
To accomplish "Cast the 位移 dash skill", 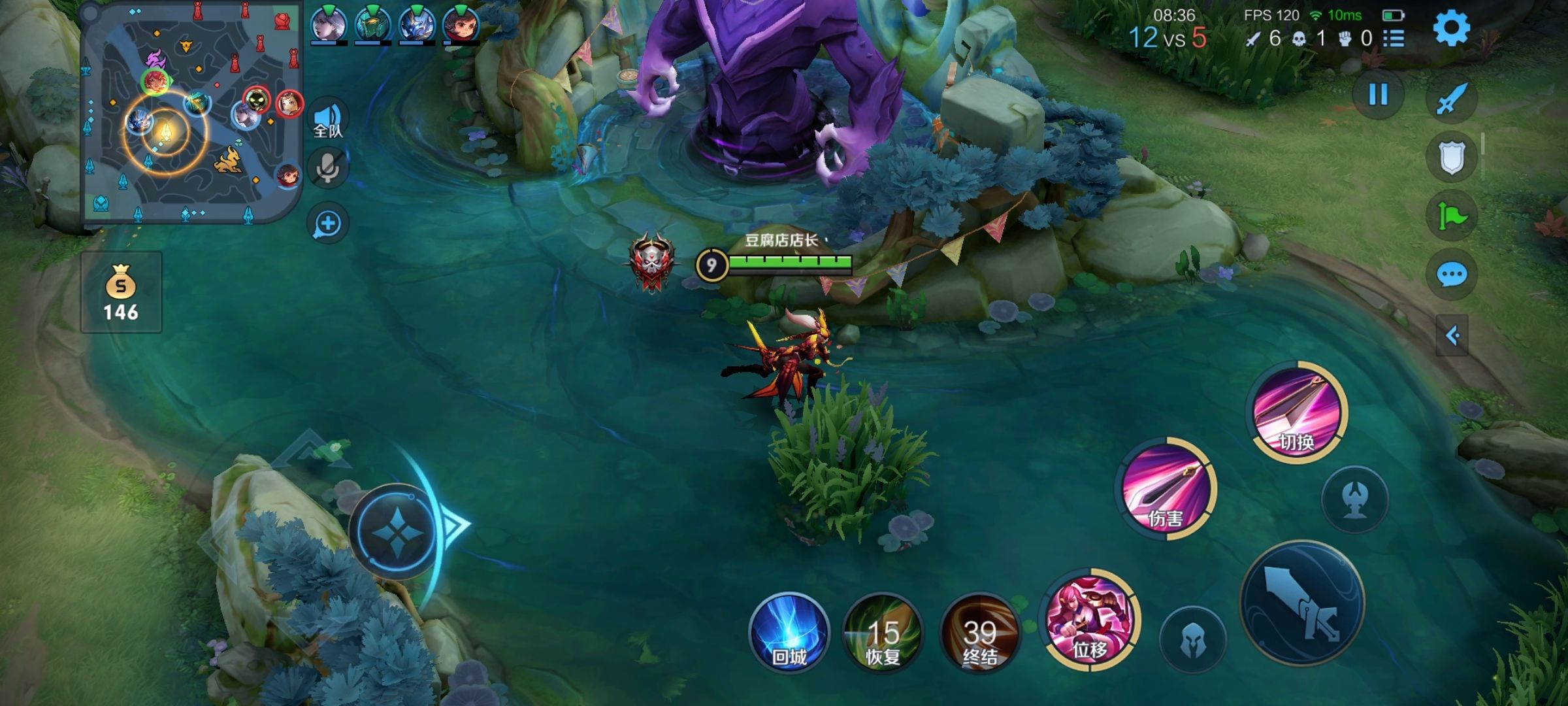I will (1090, 618).
